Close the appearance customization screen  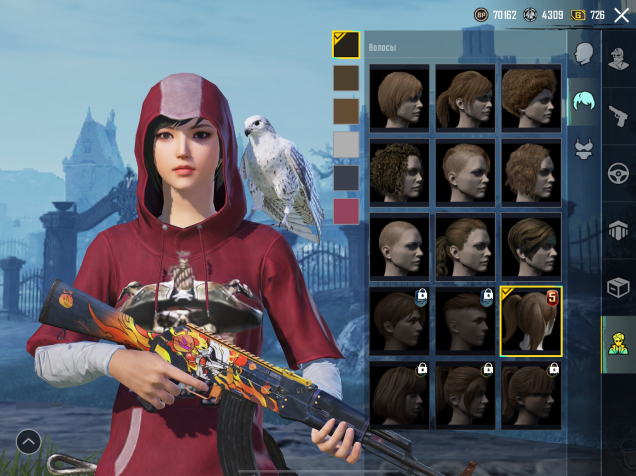click(x=621, y=15)
